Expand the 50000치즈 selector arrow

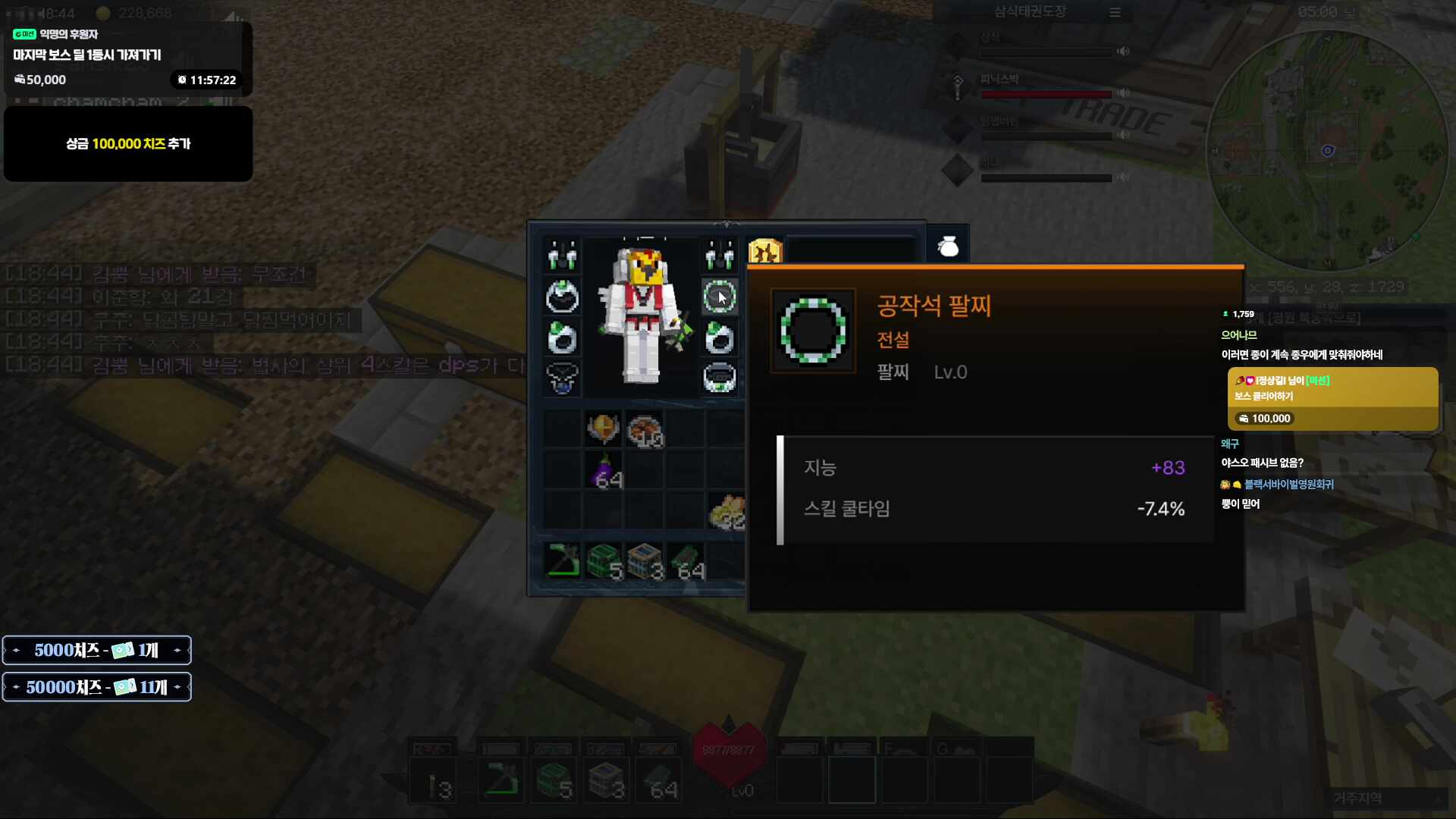(179, 687)
